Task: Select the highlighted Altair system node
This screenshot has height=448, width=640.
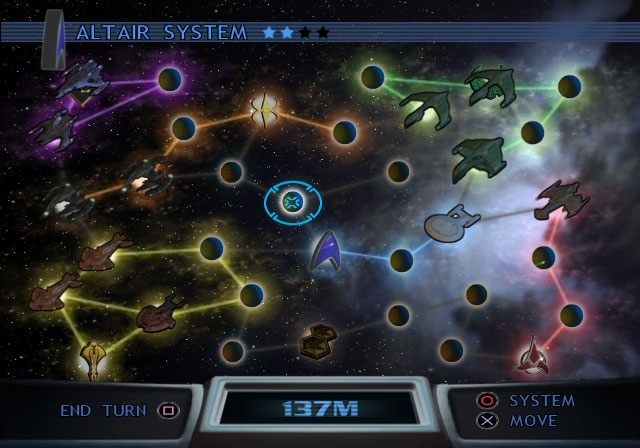Action: [x=293, y=203]
